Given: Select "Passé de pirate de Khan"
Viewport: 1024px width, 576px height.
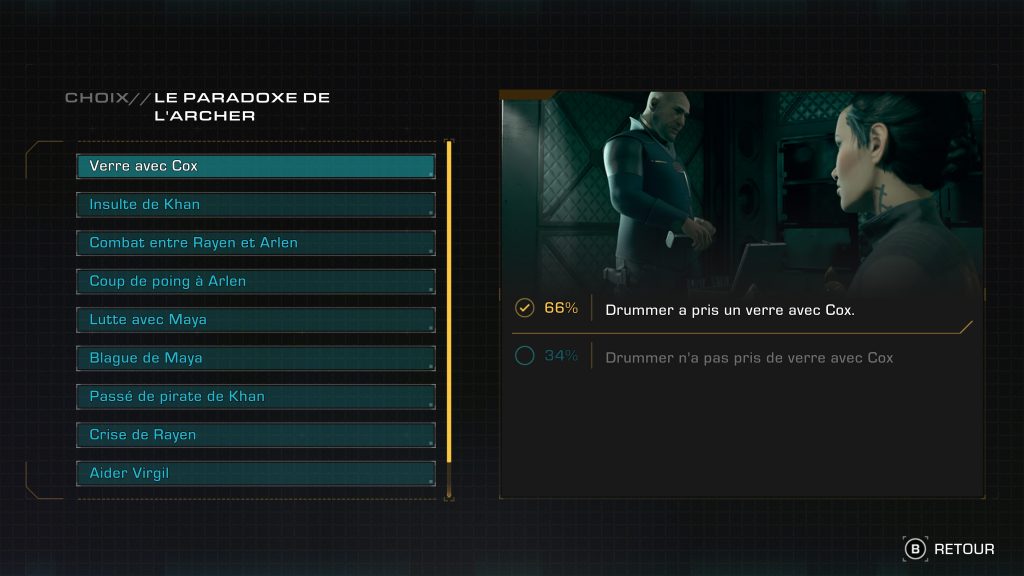Looking at the screenshot, I should pyautogui.click(x=256, y=396).
